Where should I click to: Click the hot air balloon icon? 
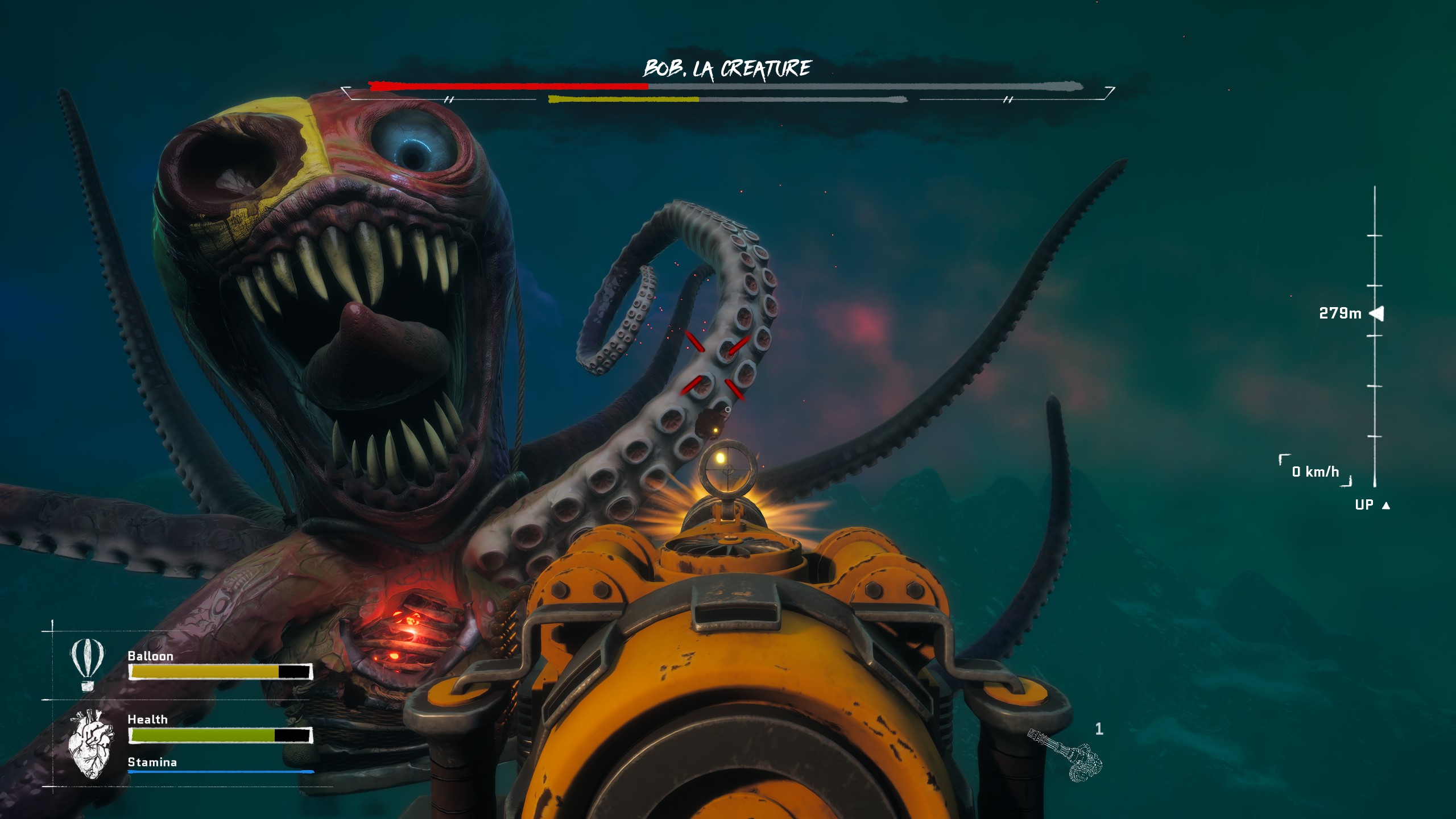pyautogui.click(x=87, y=663)
